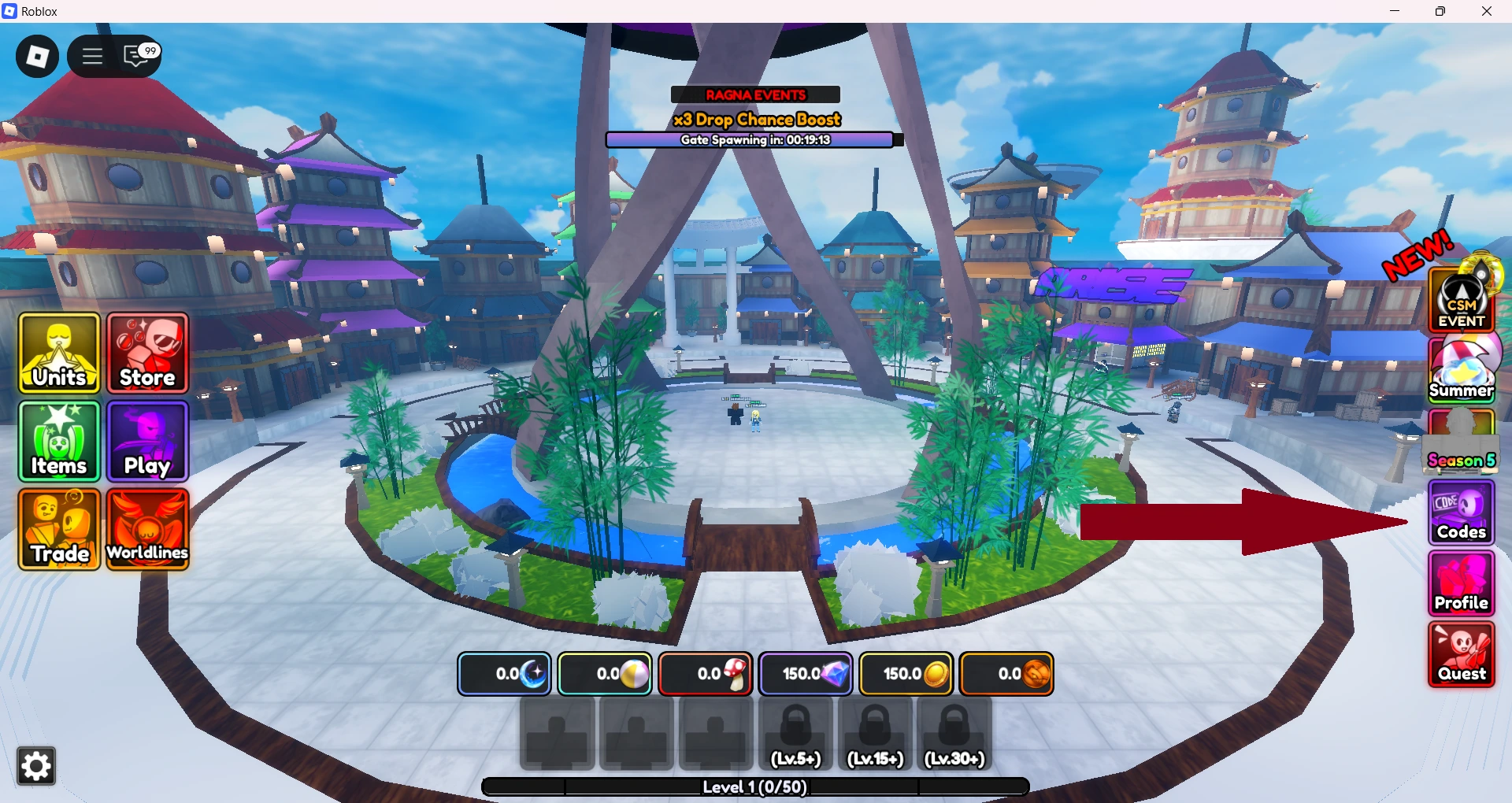Open the Roblox logo menu
This screenshot has width=1512, height=803.
[37, 56]
